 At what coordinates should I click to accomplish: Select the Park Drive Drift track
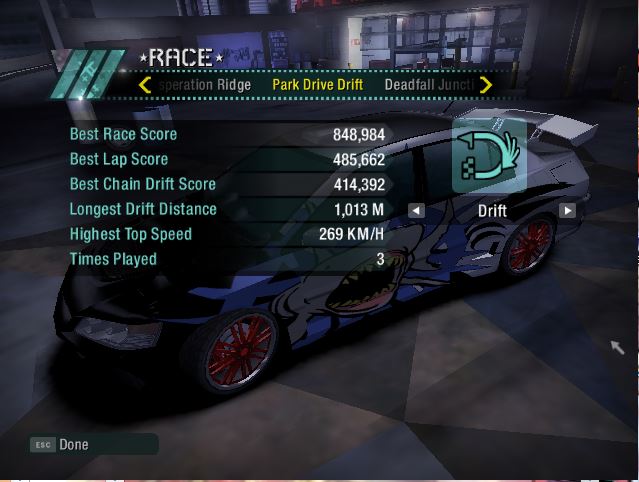click(317, 85)
